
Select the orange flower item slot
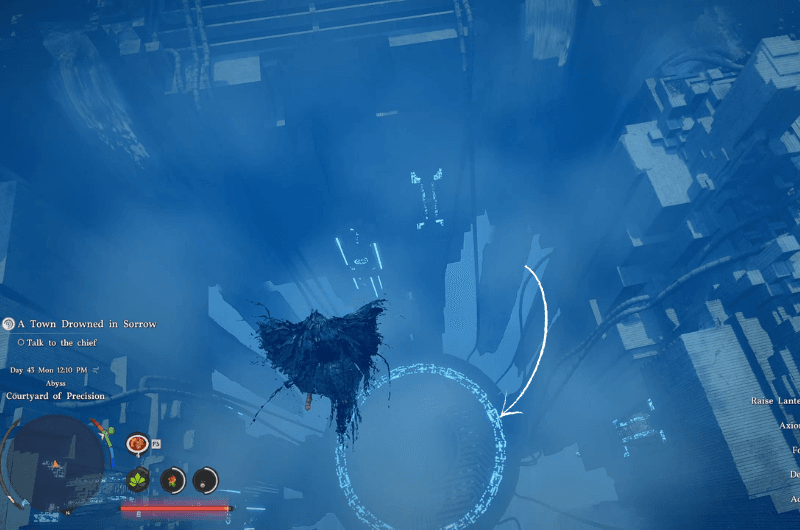[x=173, y=480]
